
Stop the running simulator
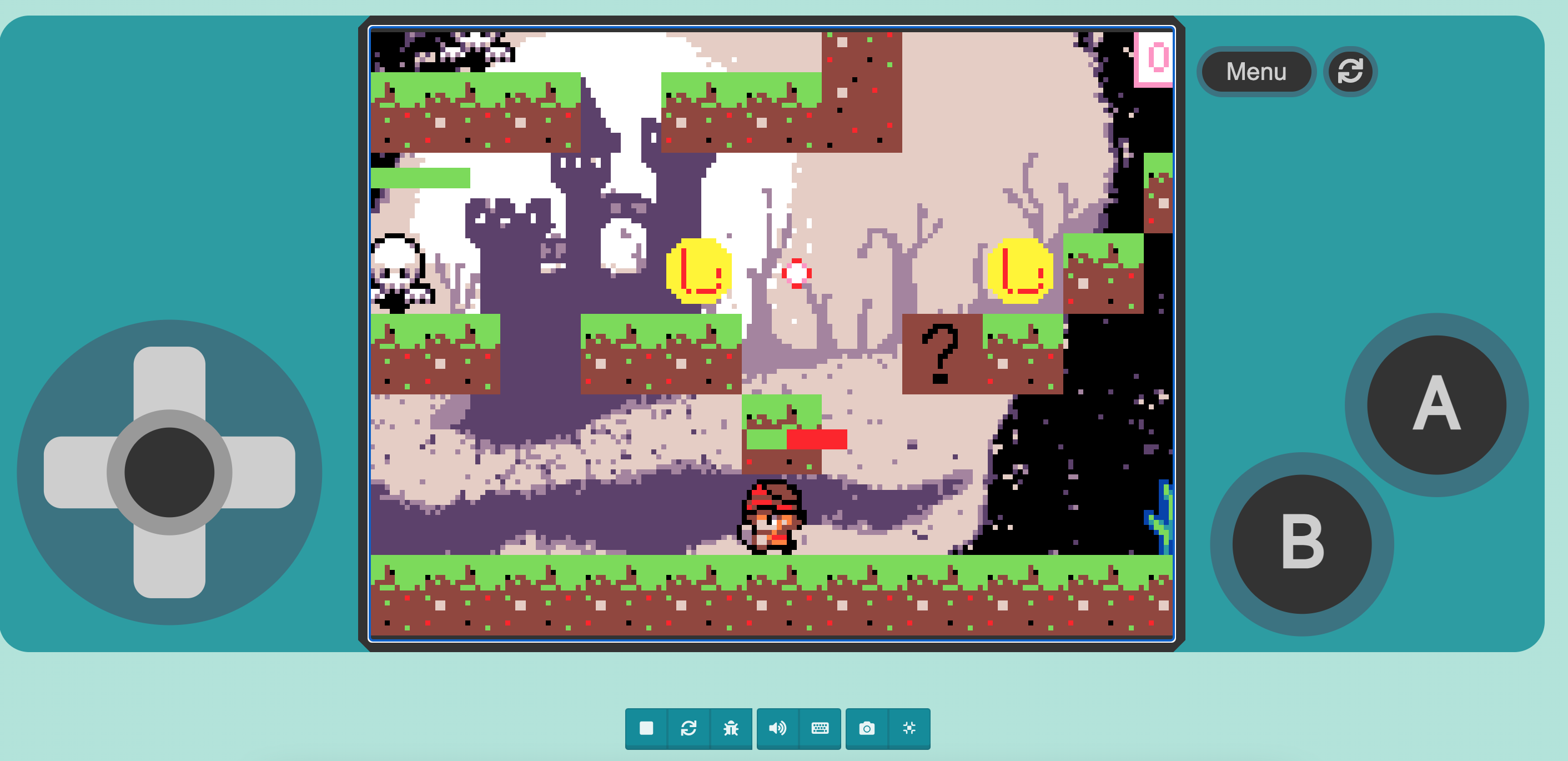(x=646, y=728)
